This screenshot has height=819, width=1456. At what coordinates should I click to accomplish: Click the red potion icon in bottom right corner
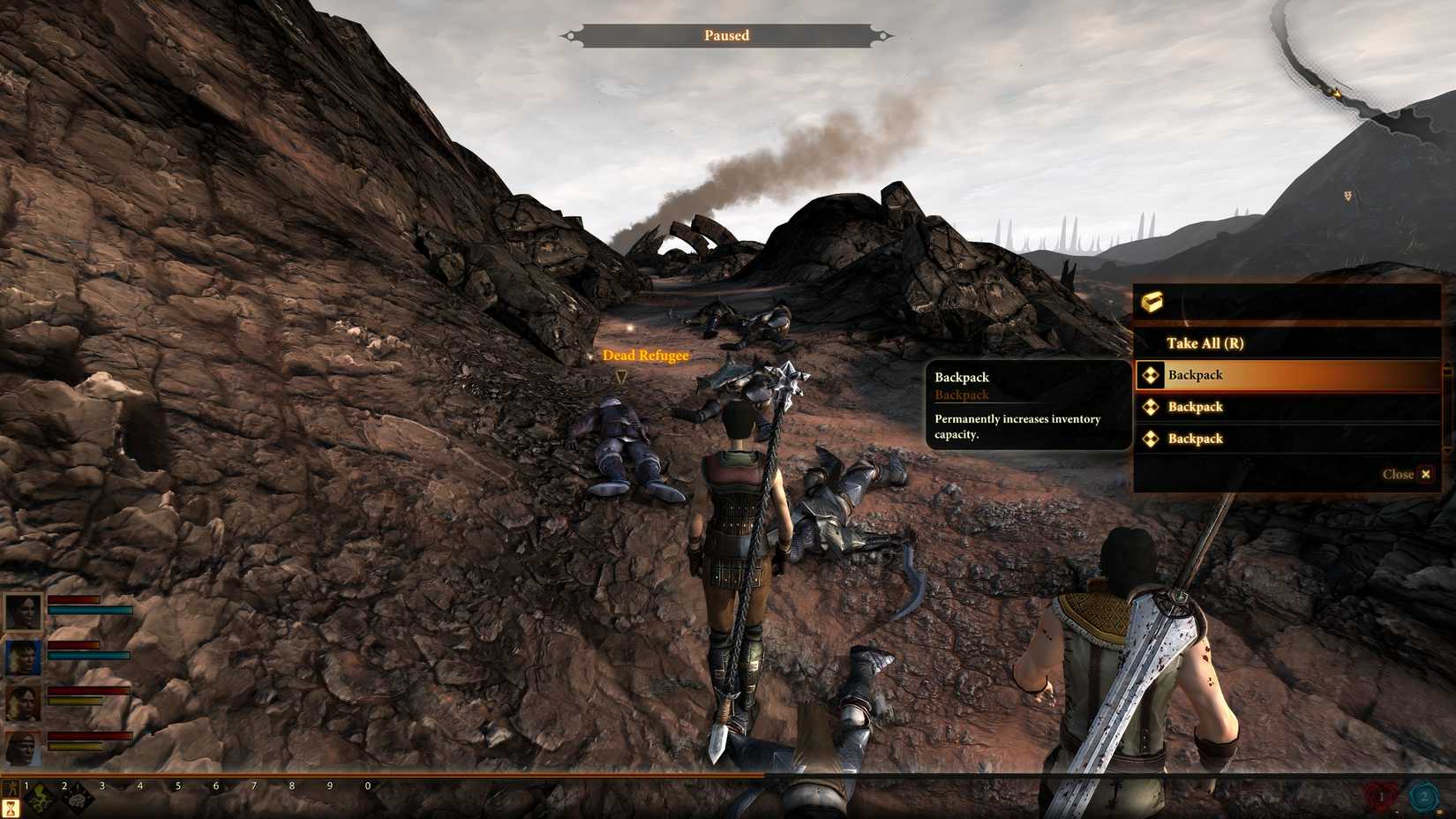[x=1380, y=795]
